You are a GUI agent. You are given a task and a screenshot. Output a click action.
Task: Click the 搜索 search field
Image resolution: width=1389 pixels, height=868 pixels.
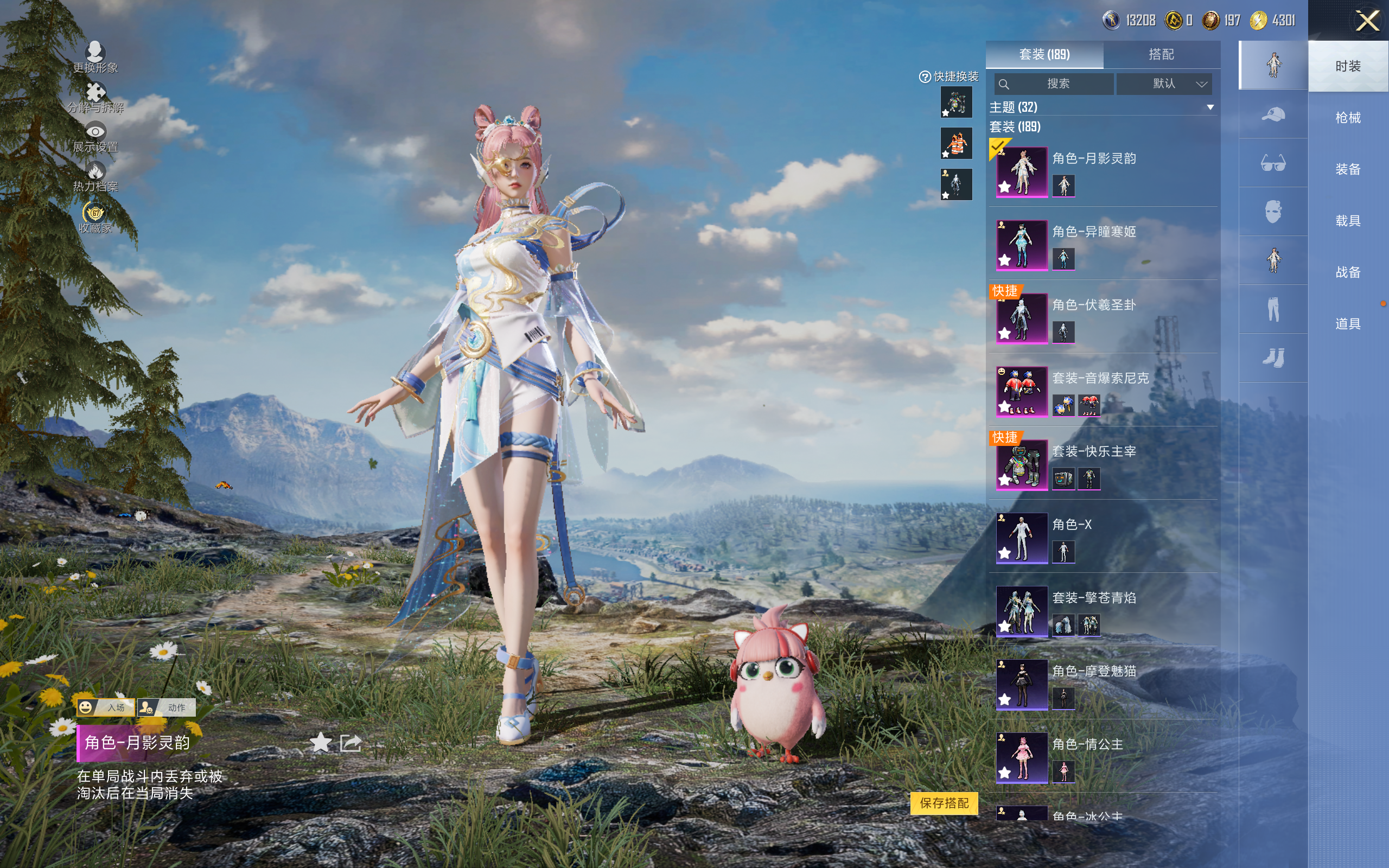point(1054,84)
